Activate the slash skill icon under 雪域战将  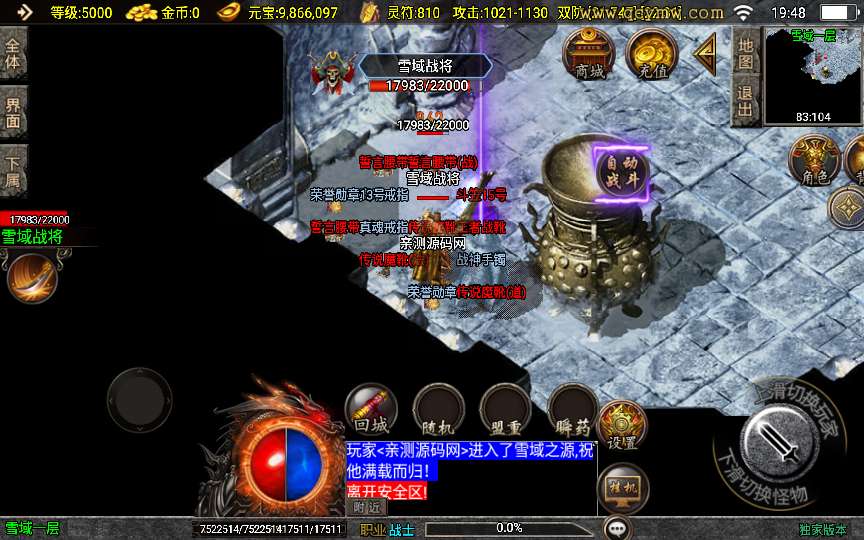click(x=31, y=276)
